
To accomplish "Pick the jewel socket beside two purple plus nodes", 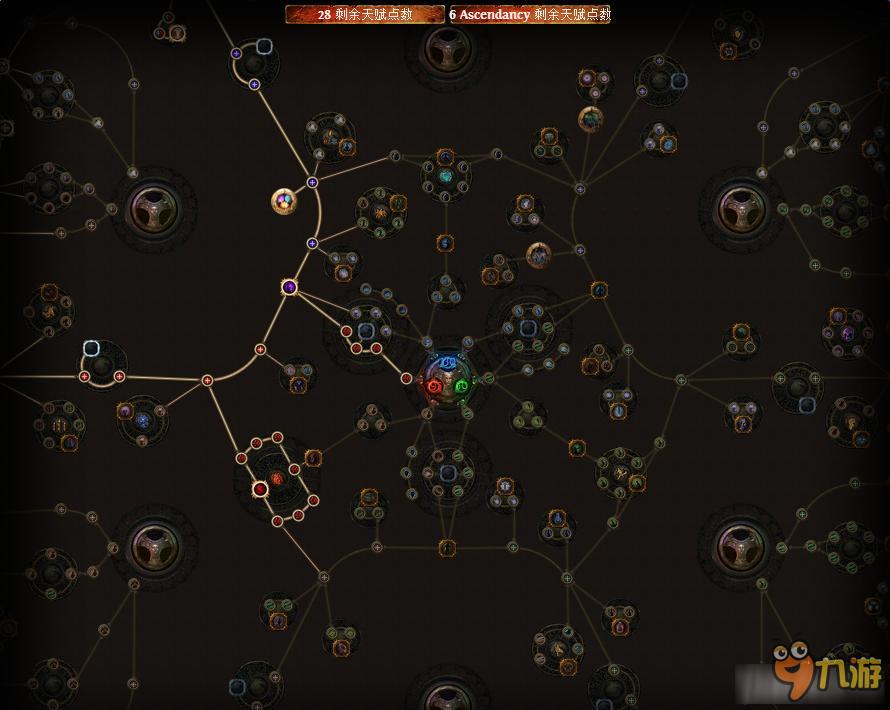I will pyautogui.click(x=264, y=46).
